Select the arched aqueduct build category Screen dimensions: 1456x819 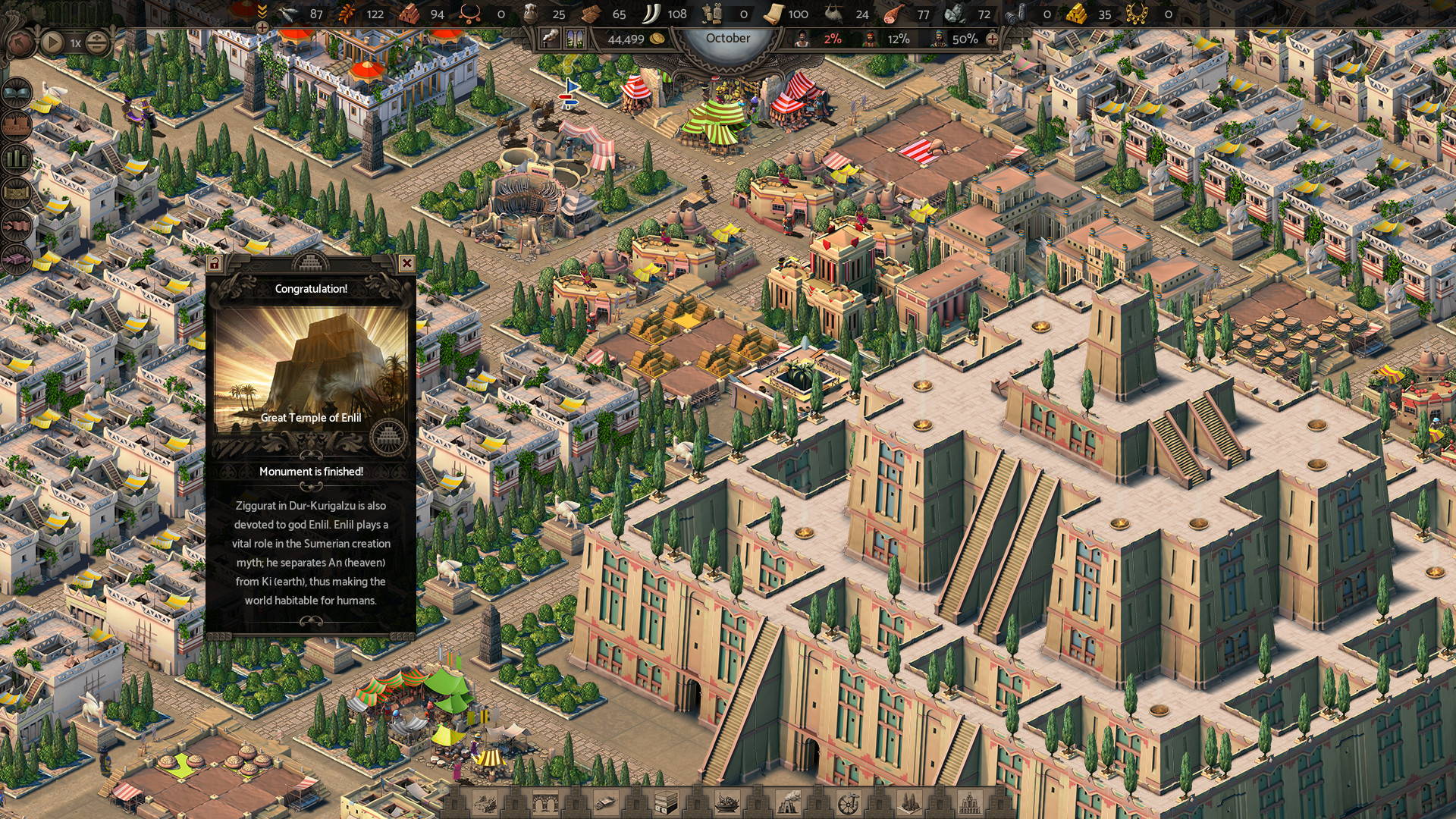[x=545, y=802]
